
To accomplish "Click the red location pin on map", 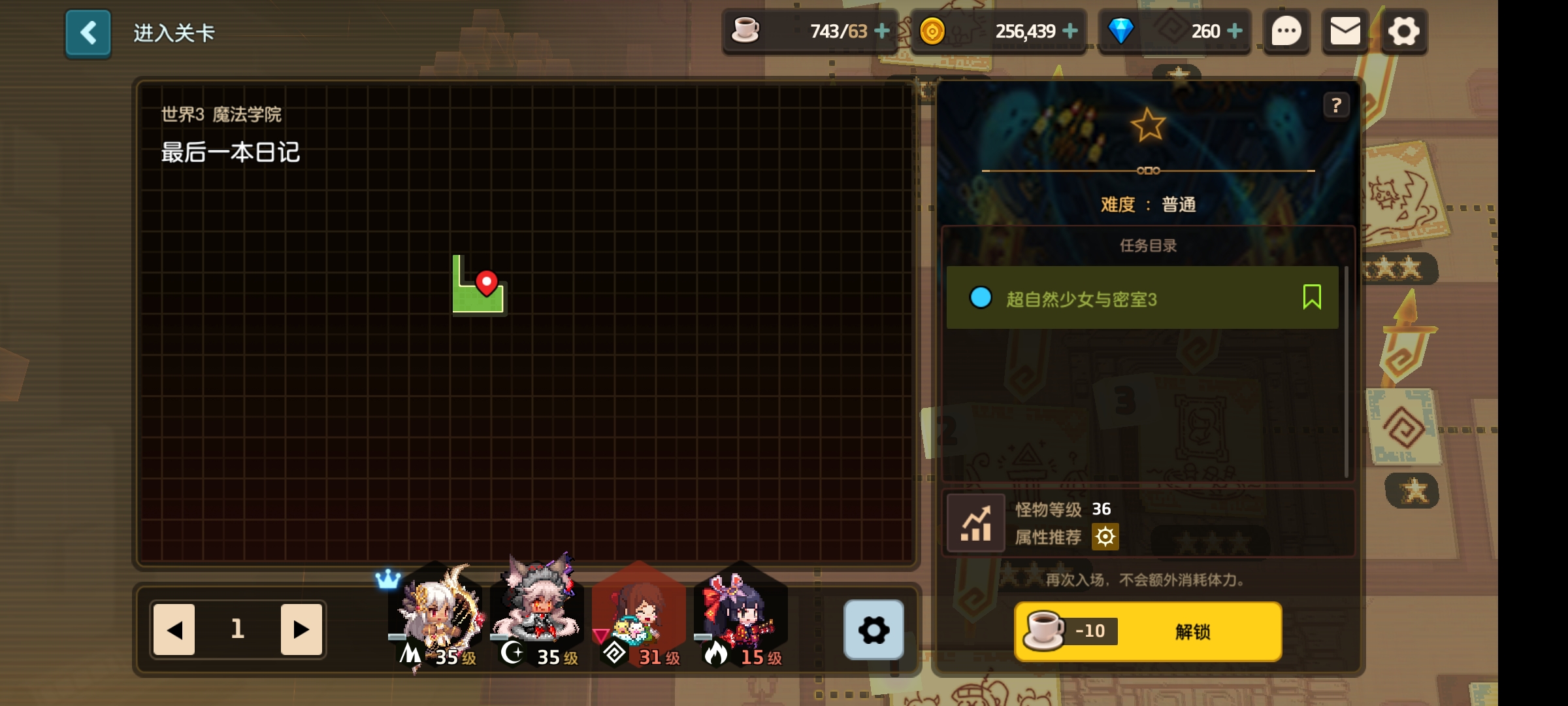I will point(486,283).
